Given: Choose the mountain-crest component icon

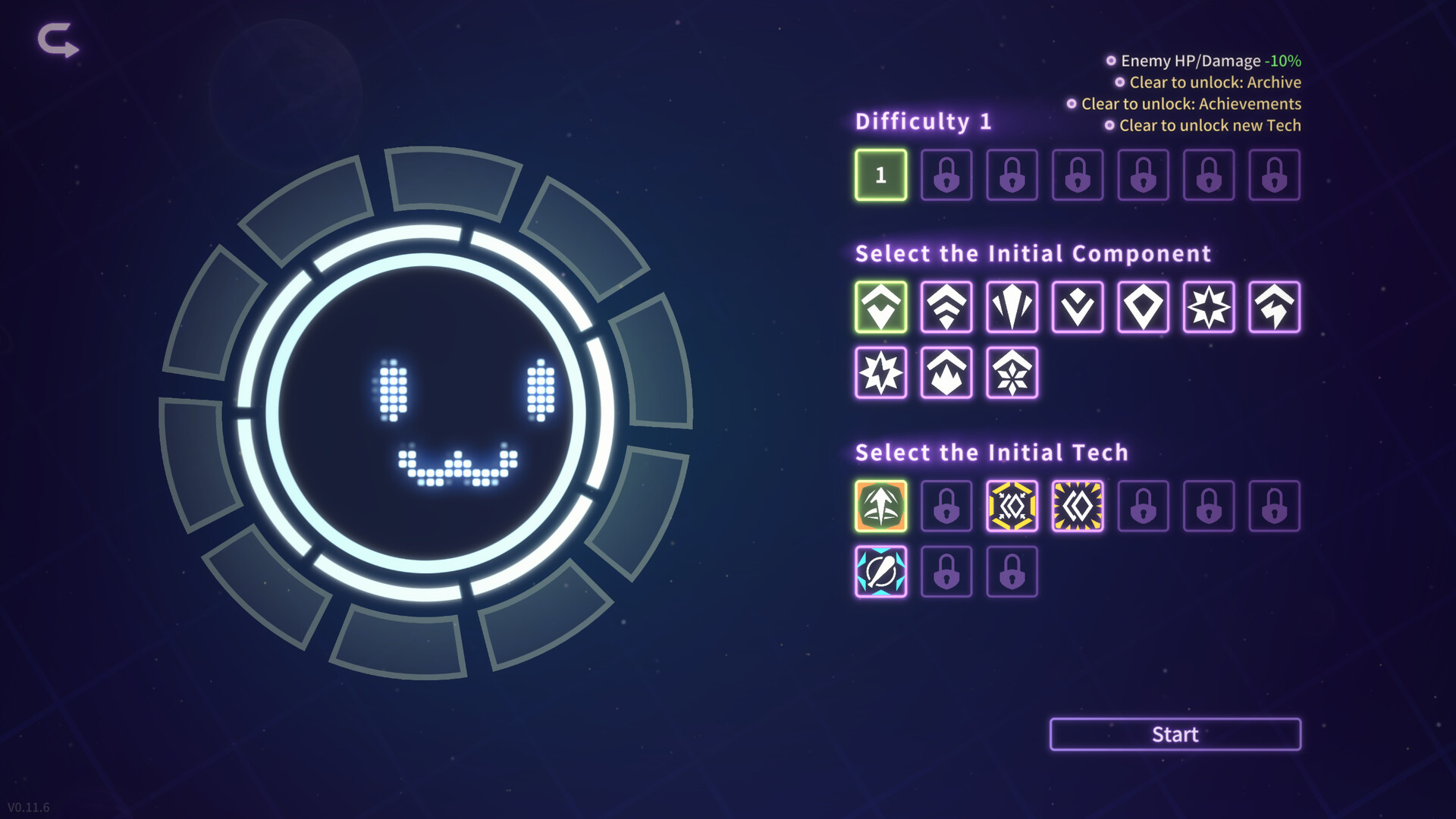Looking at the screenshot, I should click(x=946, y=372).
